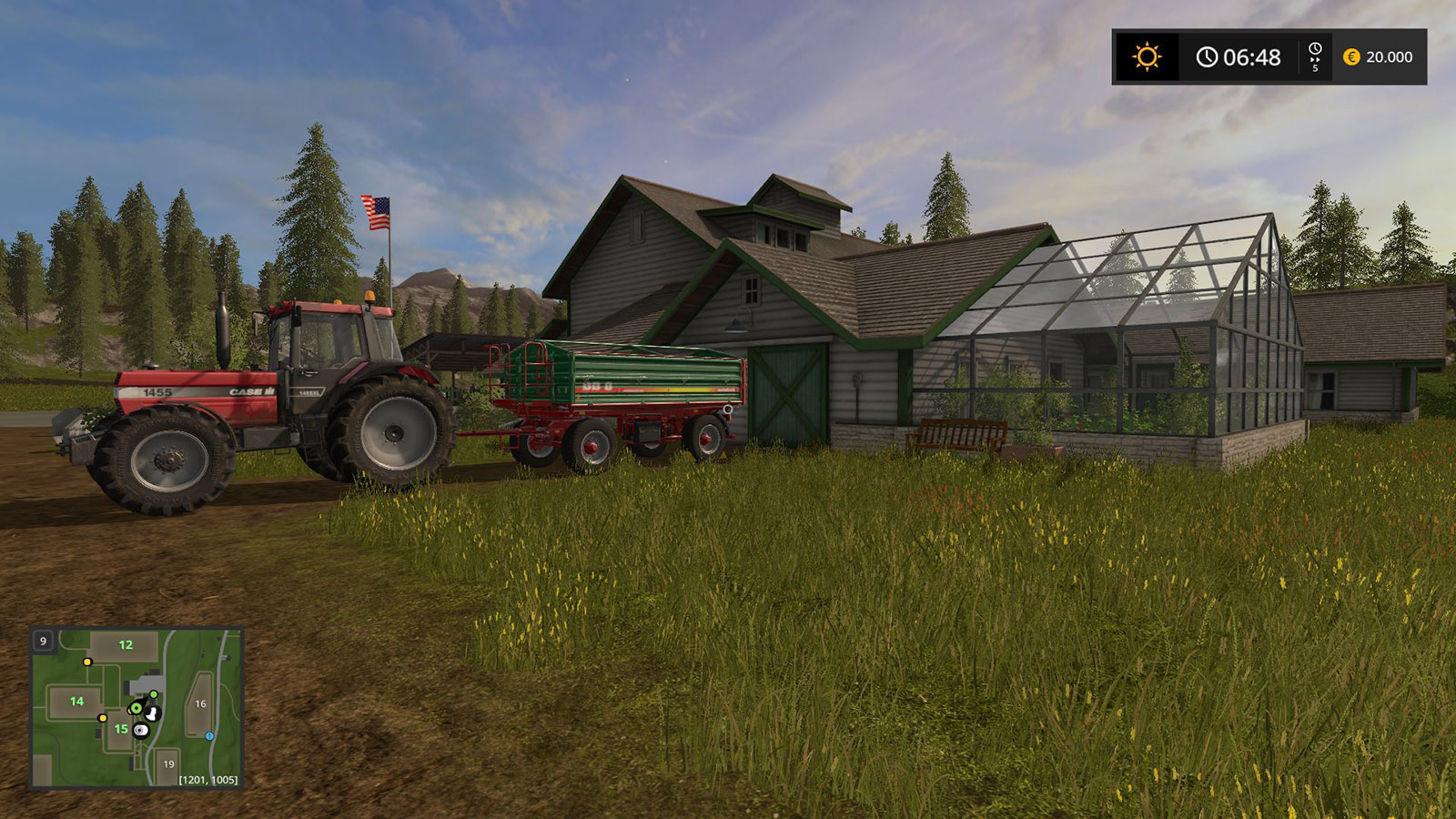1456x819 pixels.
Task: Select field 16 on the minimap
Action: click(x=200, y=703)
